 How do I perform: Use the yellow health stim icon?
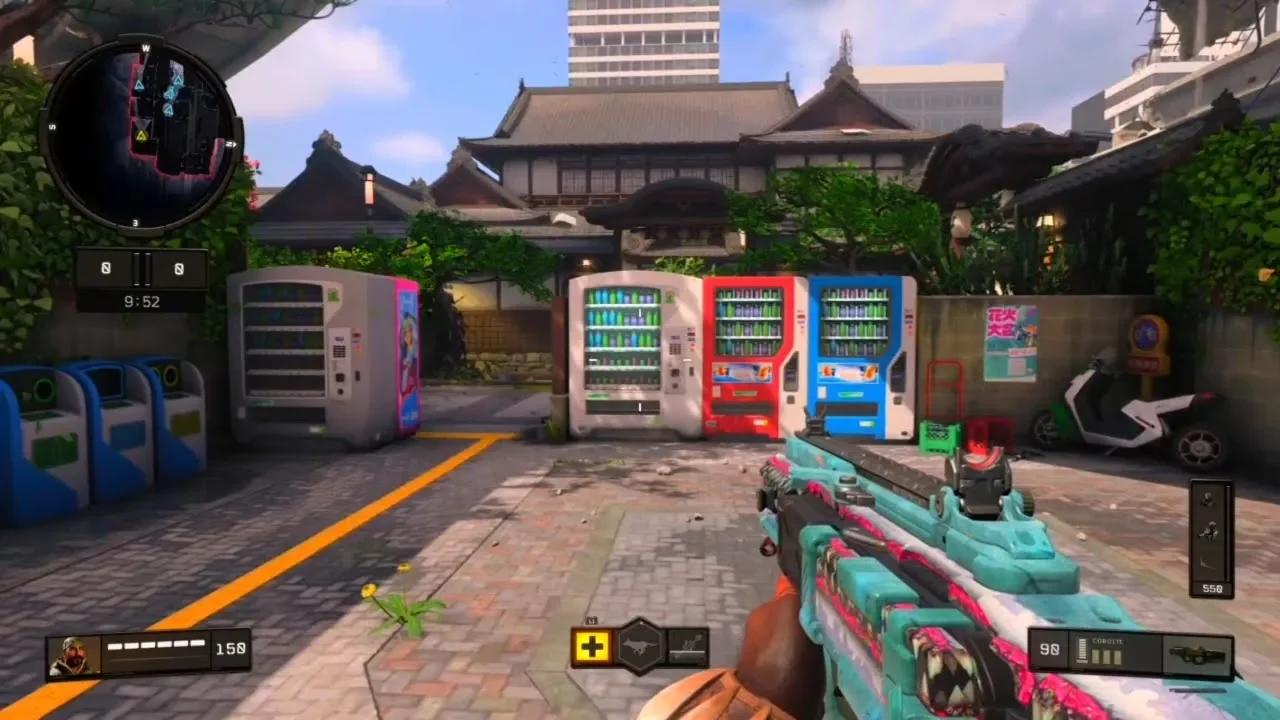(592, 647)
